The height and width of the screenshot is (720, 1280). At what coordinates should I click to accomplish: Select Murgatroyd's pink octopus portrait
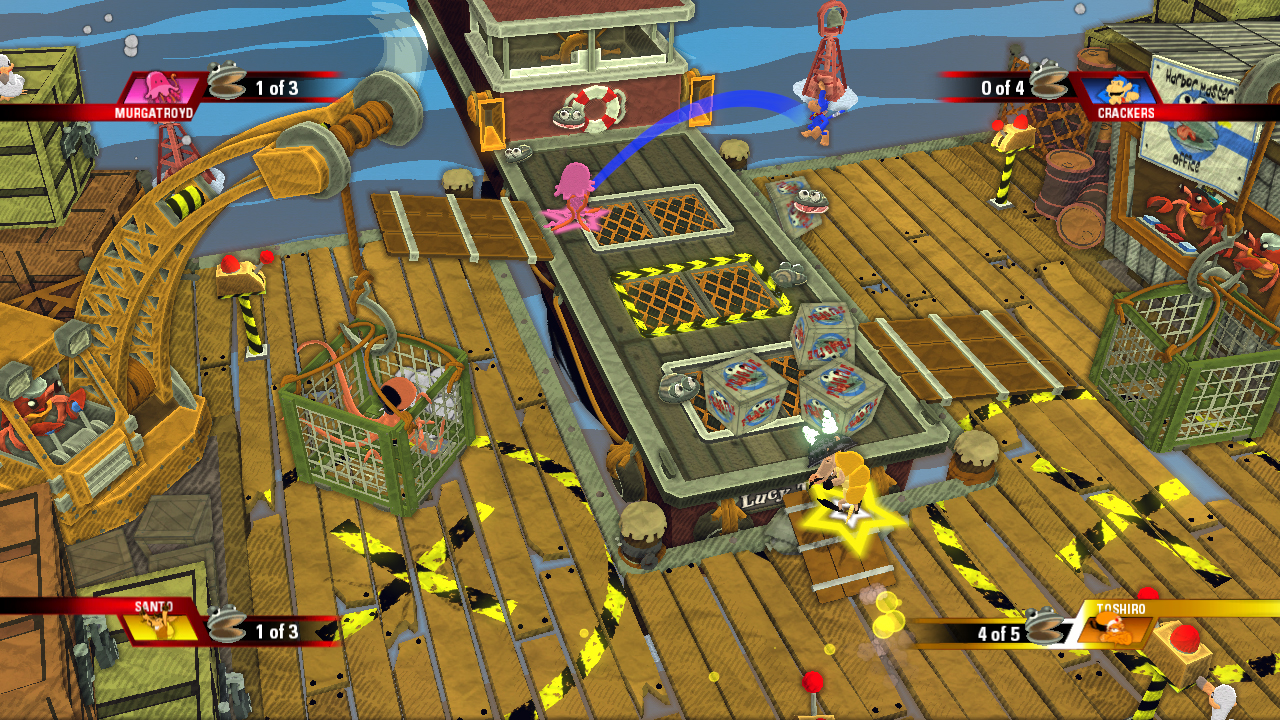point(162,86)
